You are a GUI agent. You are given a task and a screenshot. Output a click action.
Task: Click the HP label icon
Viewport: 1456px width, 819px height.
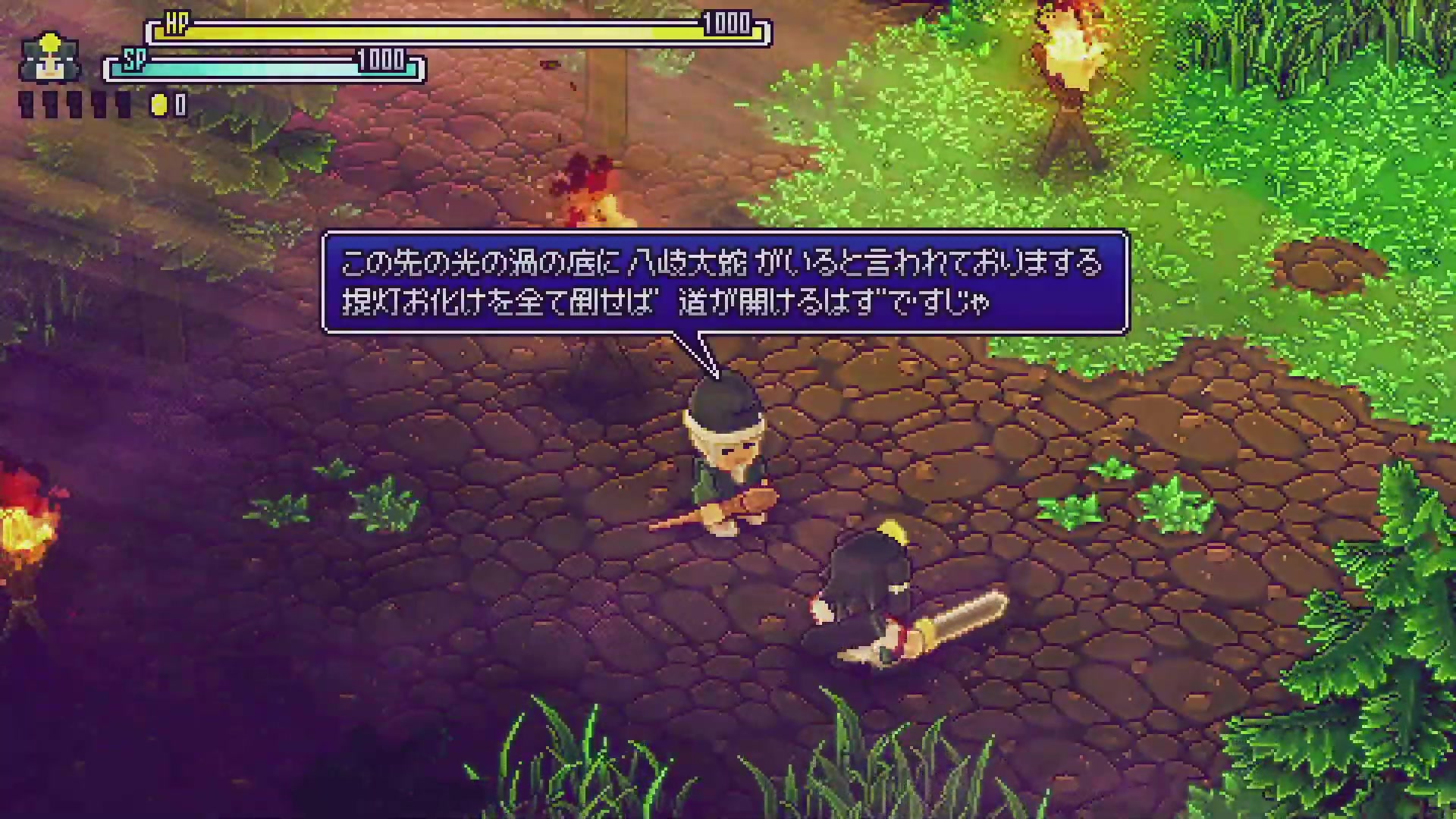pos(176,21)
